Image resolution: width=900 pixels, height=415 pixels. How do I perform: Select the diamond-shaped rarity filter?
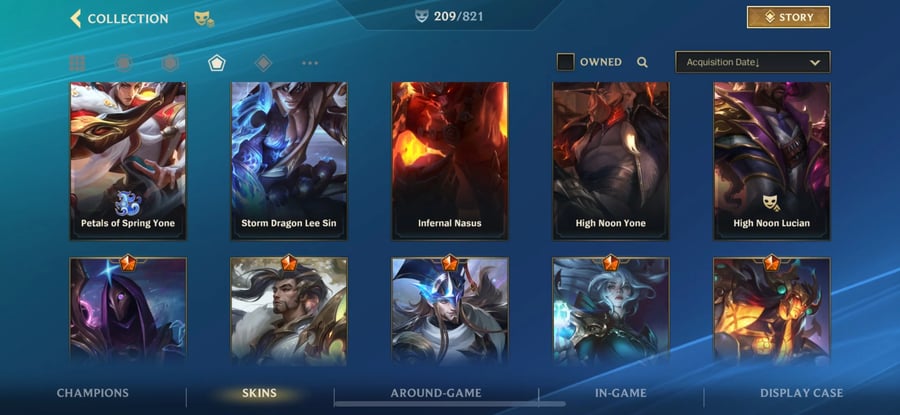[x=263, y=63]
